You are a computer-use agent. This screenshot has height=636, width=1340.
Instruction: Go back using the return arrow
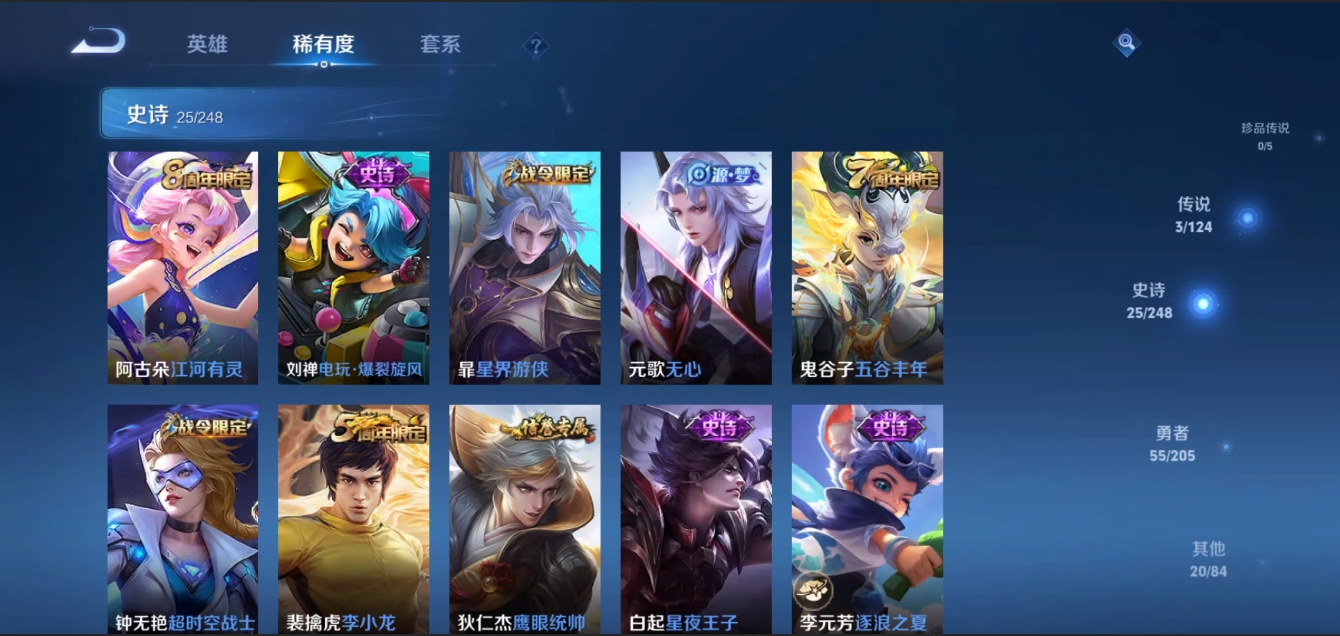click(x=98, y=42)
